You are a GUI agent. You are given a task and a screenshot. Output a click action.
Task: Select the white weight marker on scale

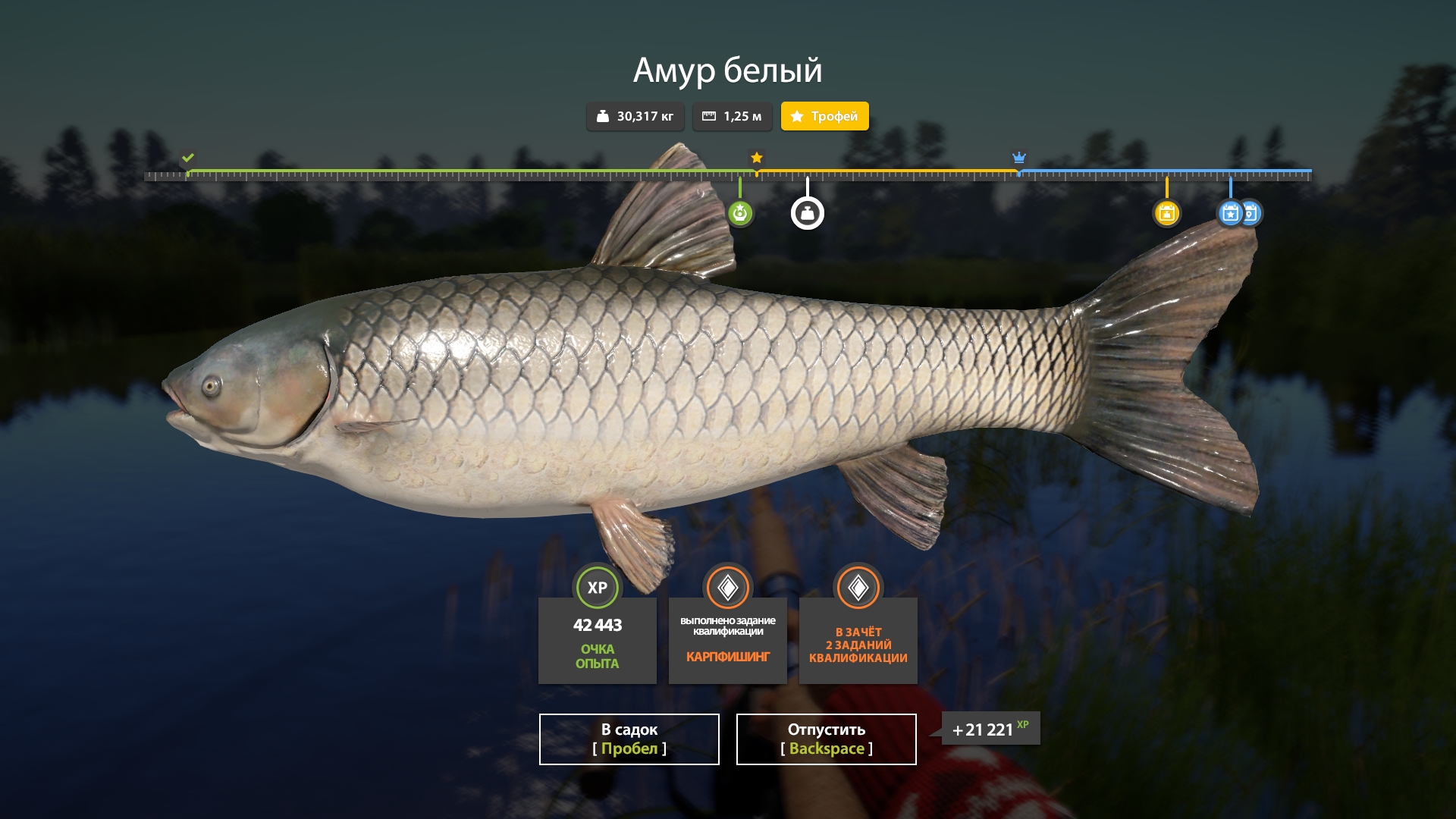(x=808, y=213)
